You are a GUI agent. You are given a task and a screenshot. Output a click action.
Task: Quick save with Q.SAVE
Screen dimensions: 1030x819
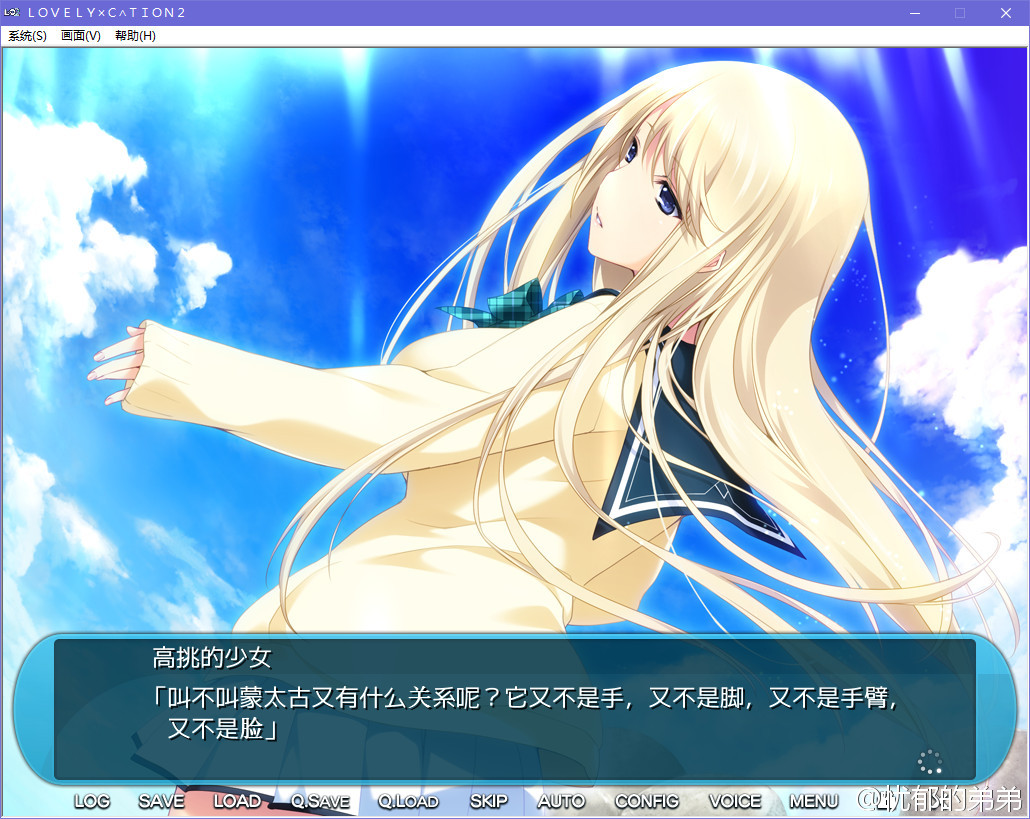point(320,801)
